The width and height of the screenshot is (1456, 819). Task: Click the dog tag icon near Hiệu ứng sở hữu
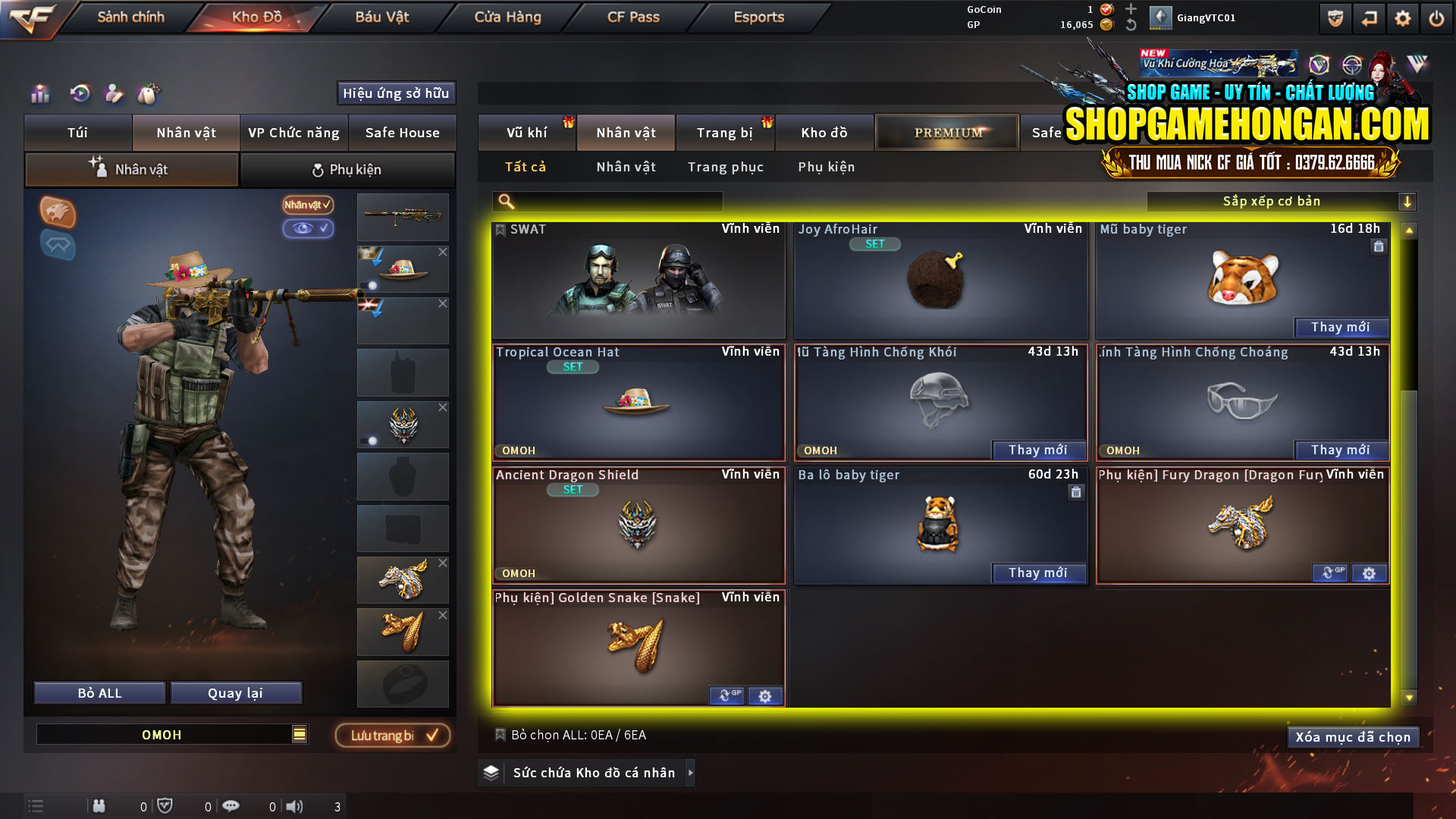pos(149,93)
